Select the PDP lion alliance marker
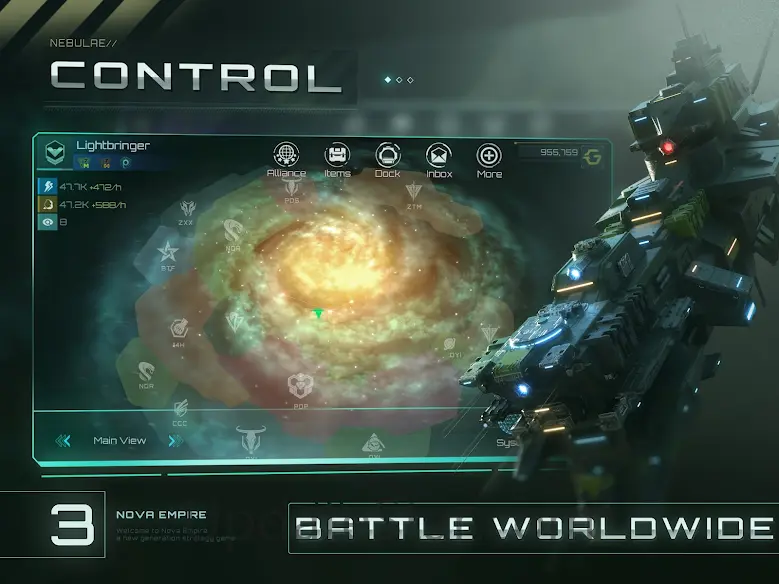Viewport: 779px width, 584px height. [x=299, y=386]
